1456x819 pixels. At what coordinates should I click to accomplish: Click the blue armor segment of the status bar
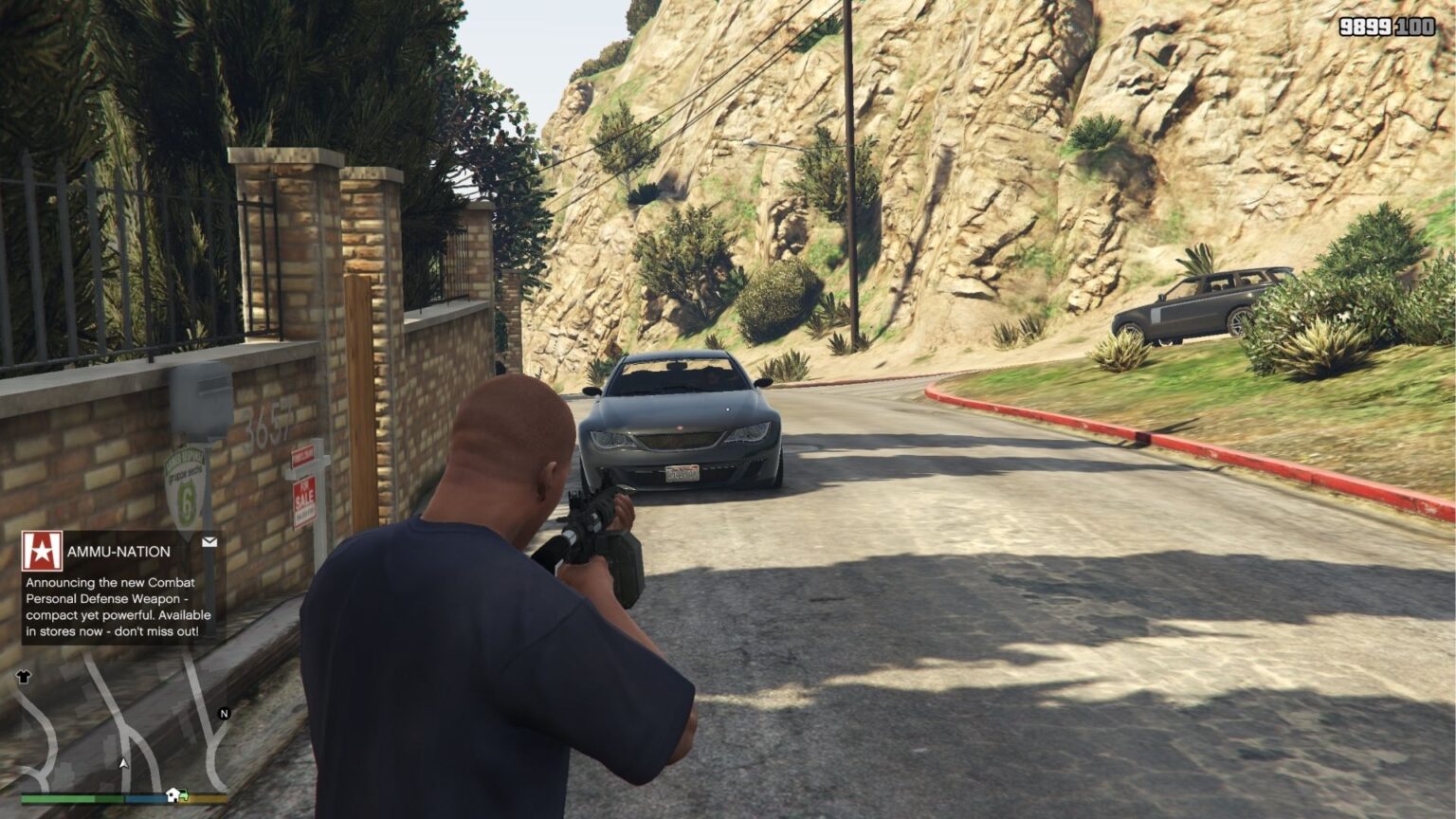(x=145, y=798)
